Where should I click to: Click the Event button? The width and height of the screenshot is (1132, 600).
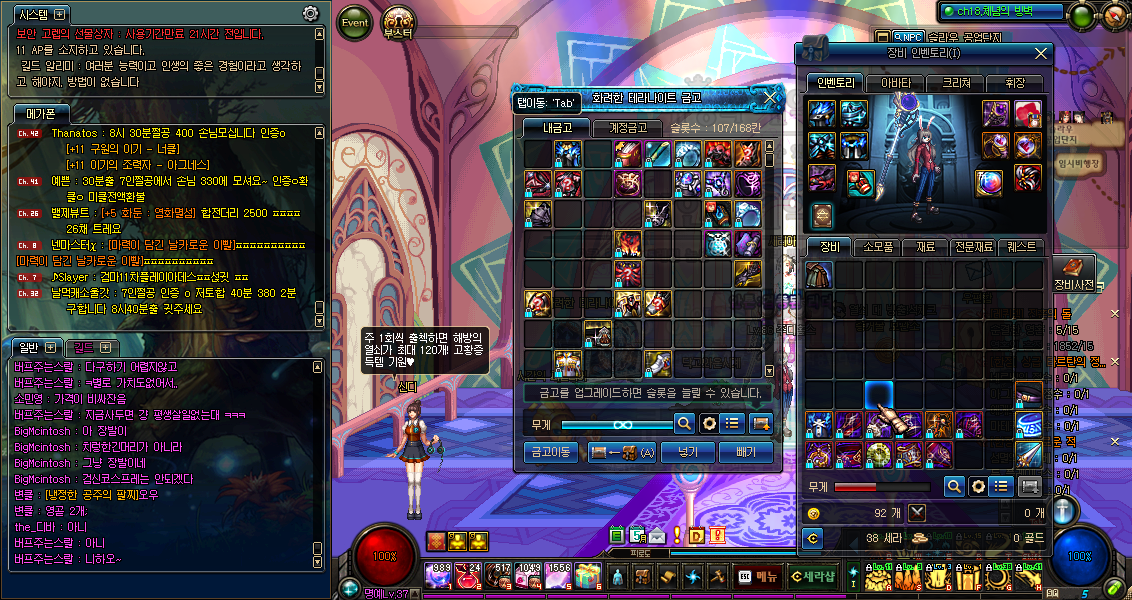tap(355, 23)
